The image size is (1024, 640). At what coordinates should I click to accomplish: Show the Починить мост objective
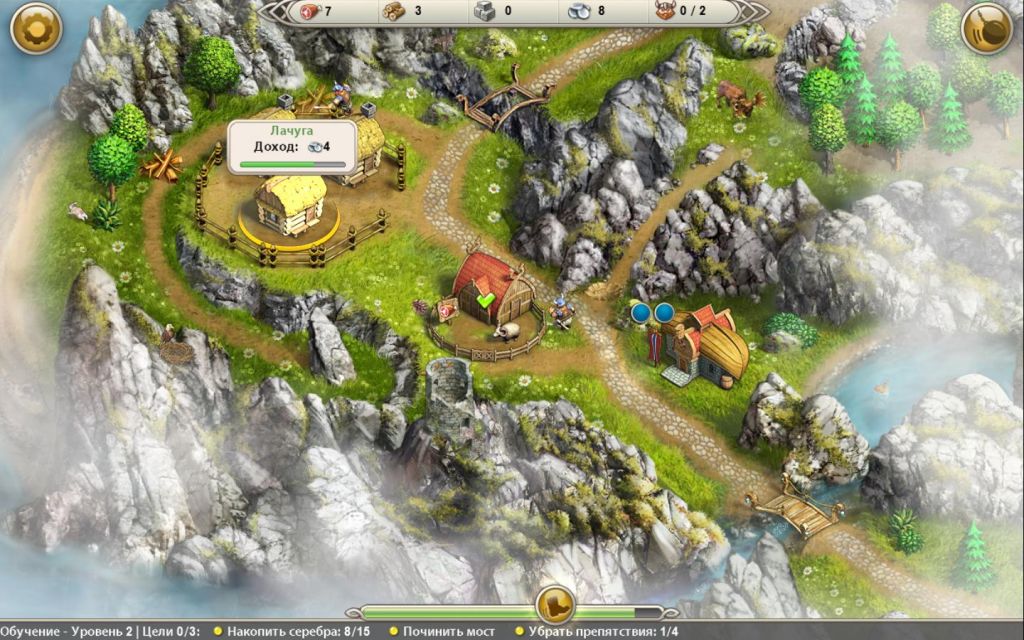(x=451, y=632)
